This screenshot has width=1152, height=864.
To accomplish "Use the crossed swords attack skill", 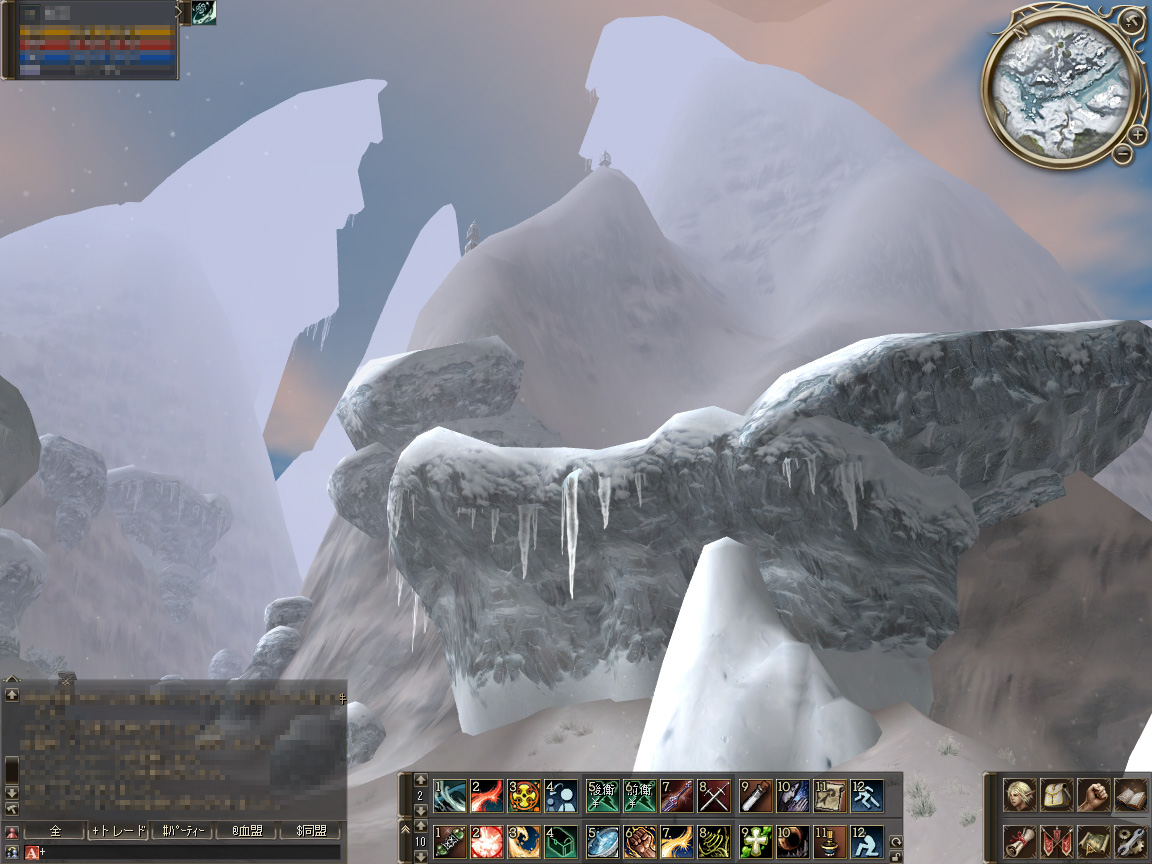I will [714, 796].
